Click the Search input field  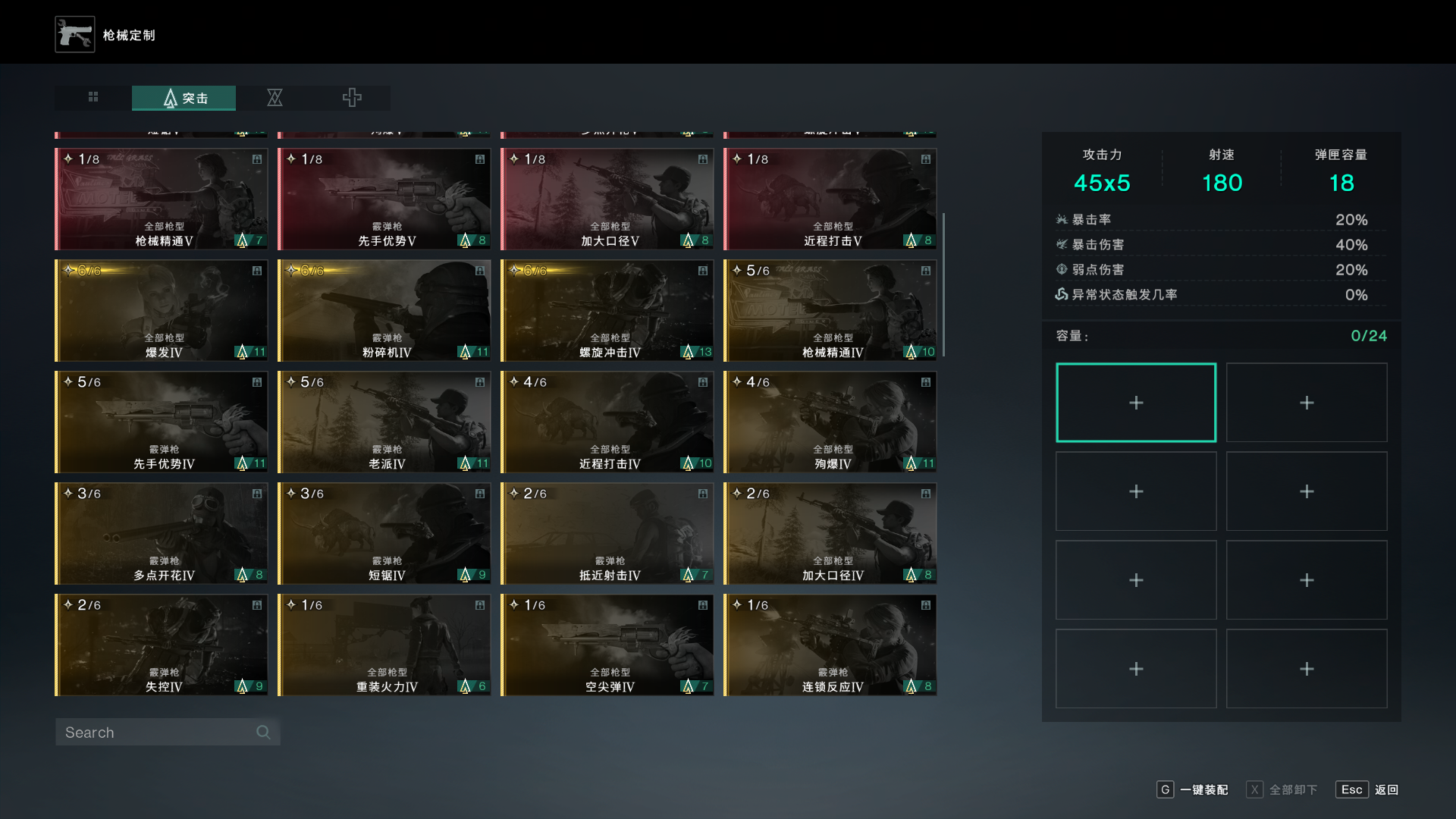click(159, 733)
